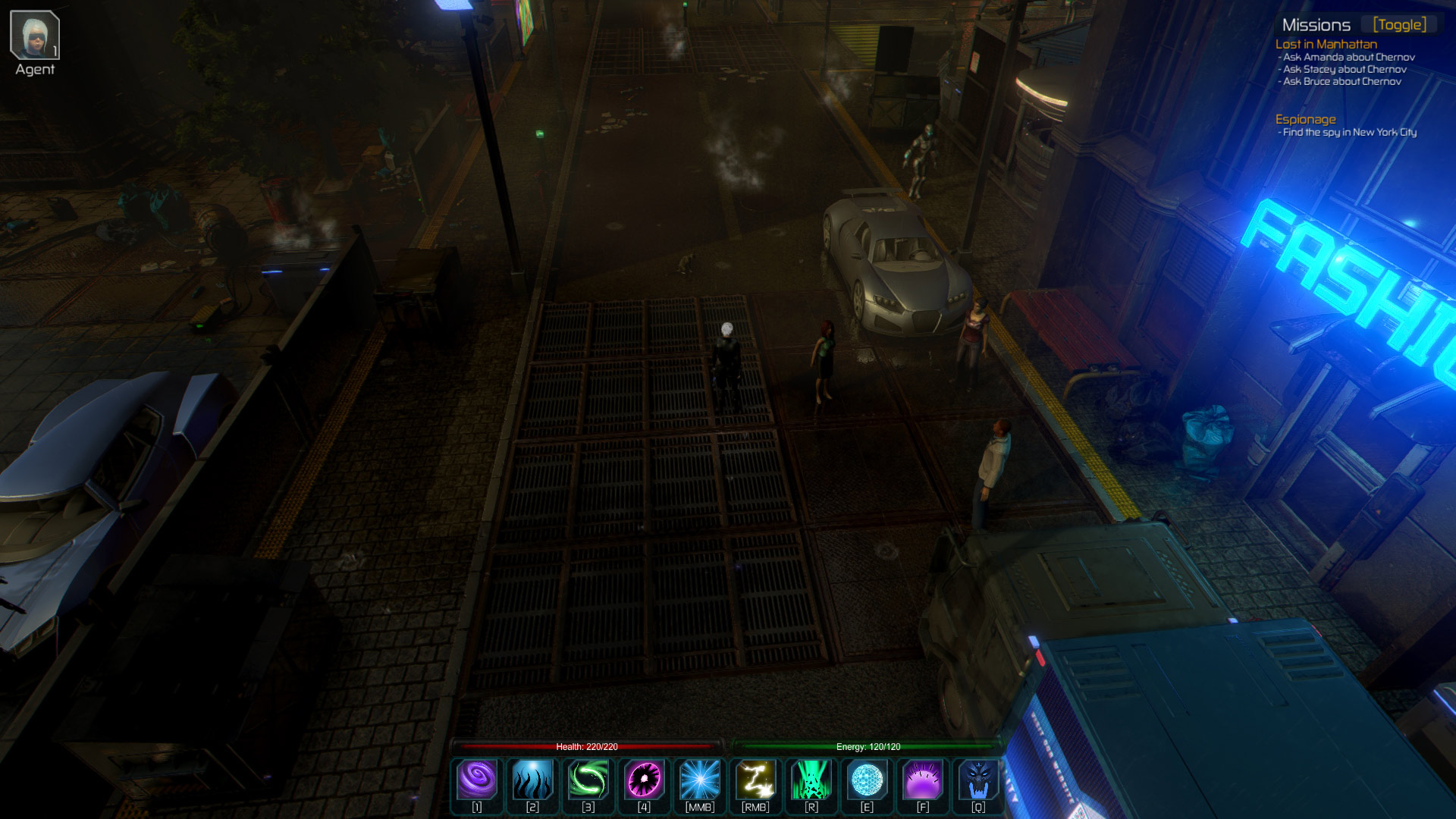Activate the purple vortex swirl ability
Screen dimensions: 1456x819
[477, 780]
